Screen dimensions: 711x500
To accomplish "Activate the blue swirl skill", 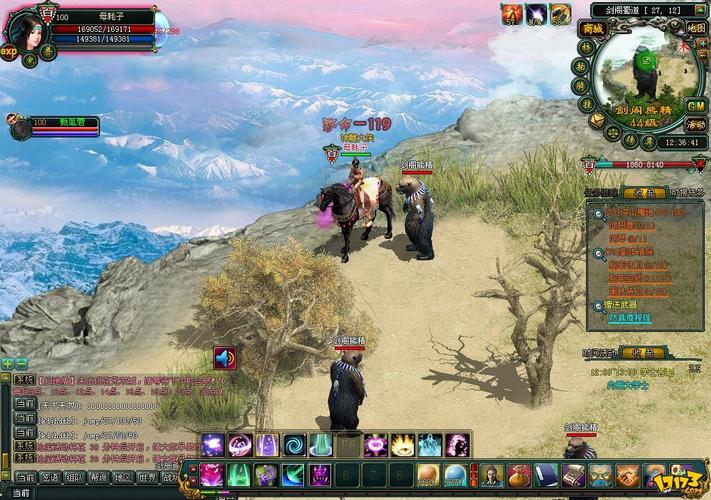I will 294,445.
